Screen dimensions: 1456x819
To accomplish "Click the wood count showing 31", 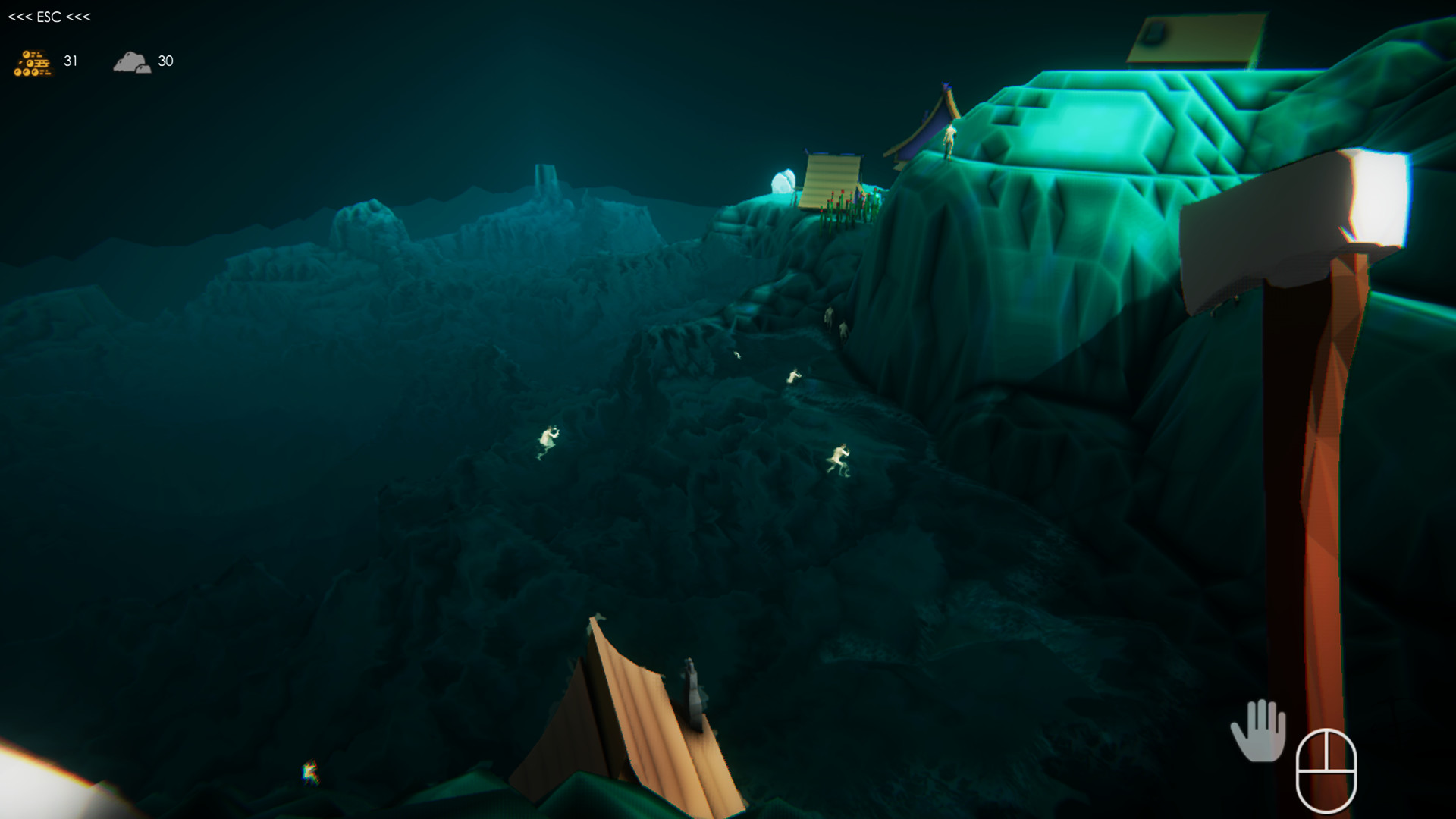I will click(x=71, y=61).
